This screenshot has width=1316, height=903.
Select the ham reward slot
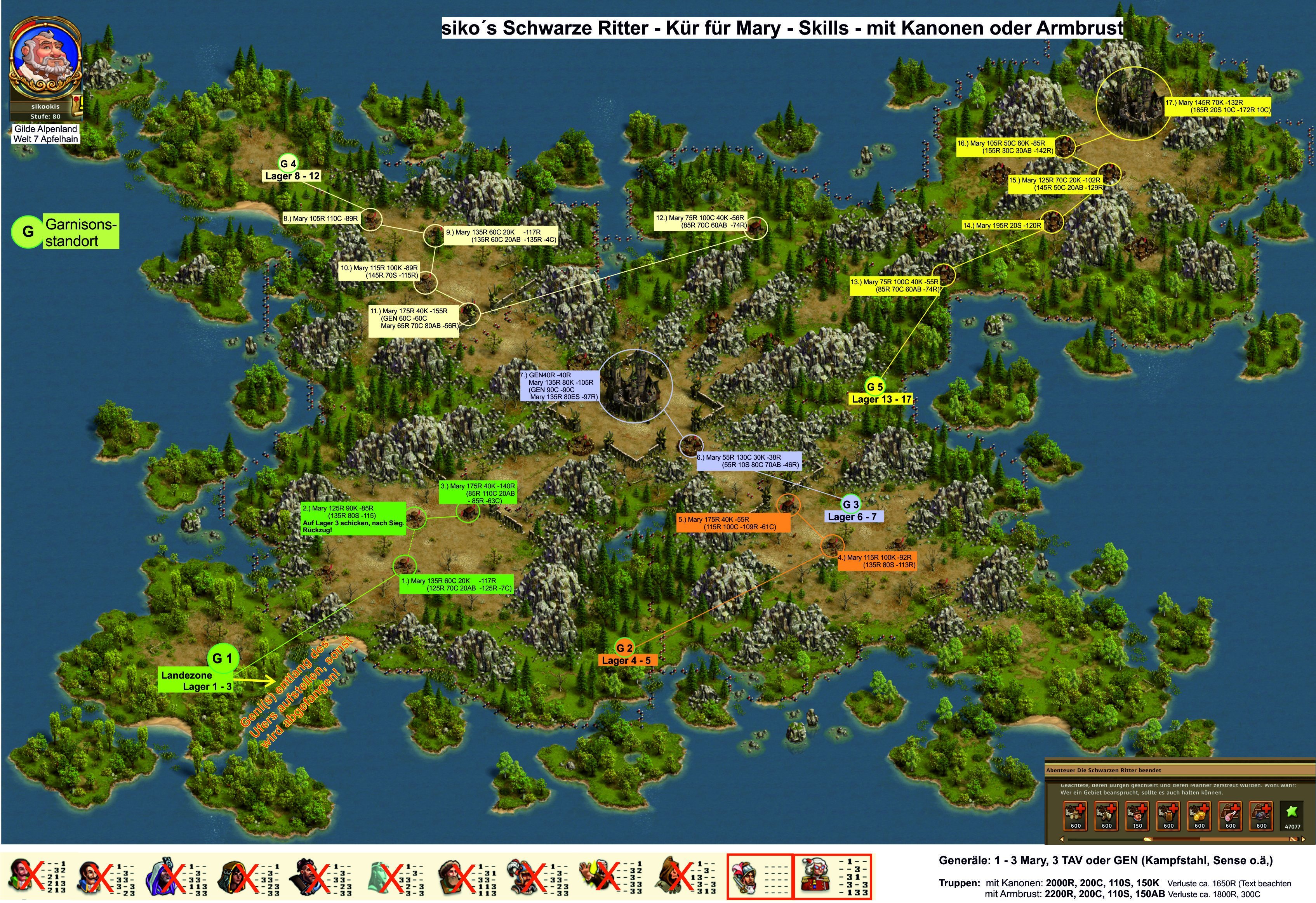pyautogui.click(x=1230, y=816)
